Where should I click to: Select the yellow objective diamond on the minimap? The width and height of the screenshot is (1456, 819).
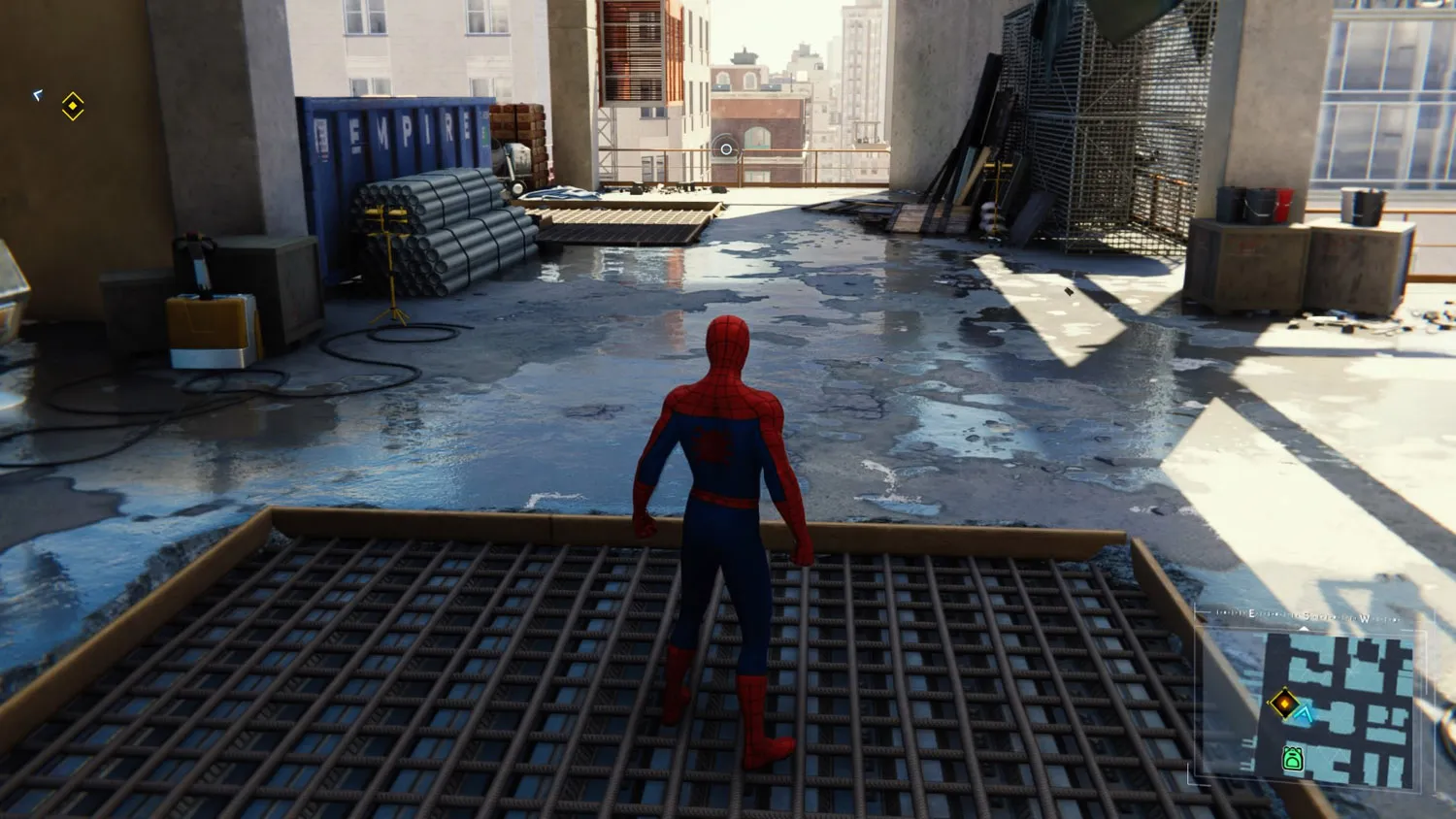point(1284,704)
